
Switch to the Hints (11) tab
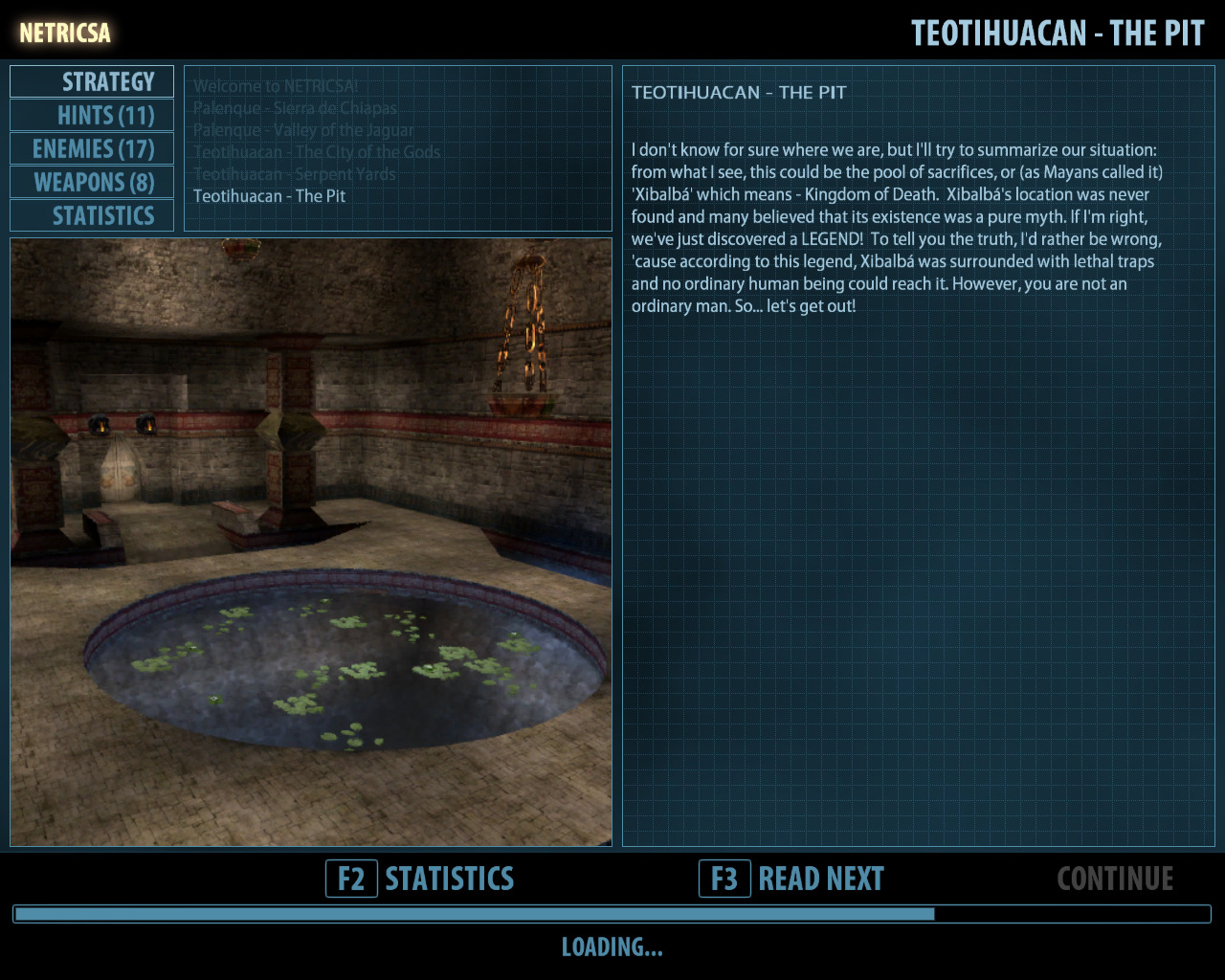(93, 116)
